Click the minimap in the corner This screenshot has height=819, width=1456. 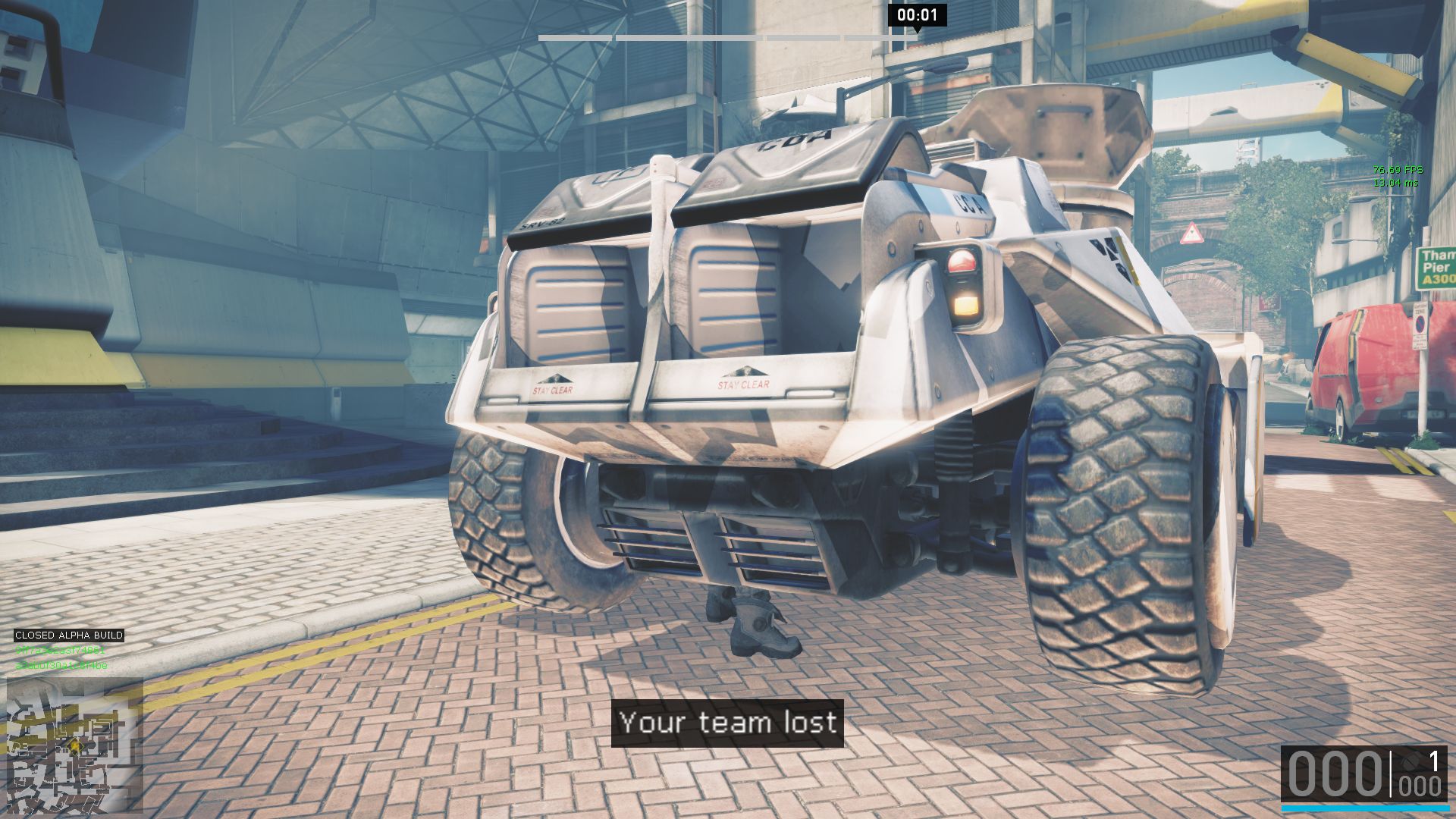[74, 745]
